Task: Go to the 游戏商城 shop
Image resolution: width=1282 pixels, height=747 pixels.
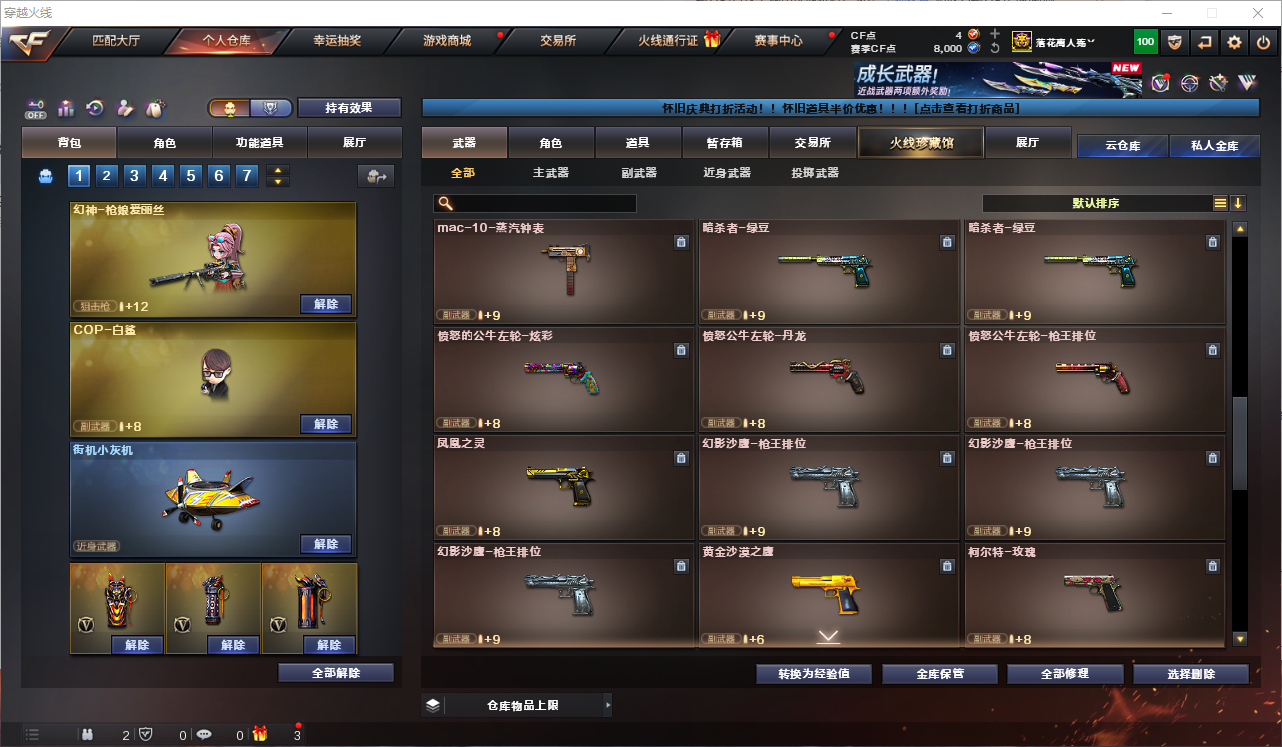Action: pos(446,41)
